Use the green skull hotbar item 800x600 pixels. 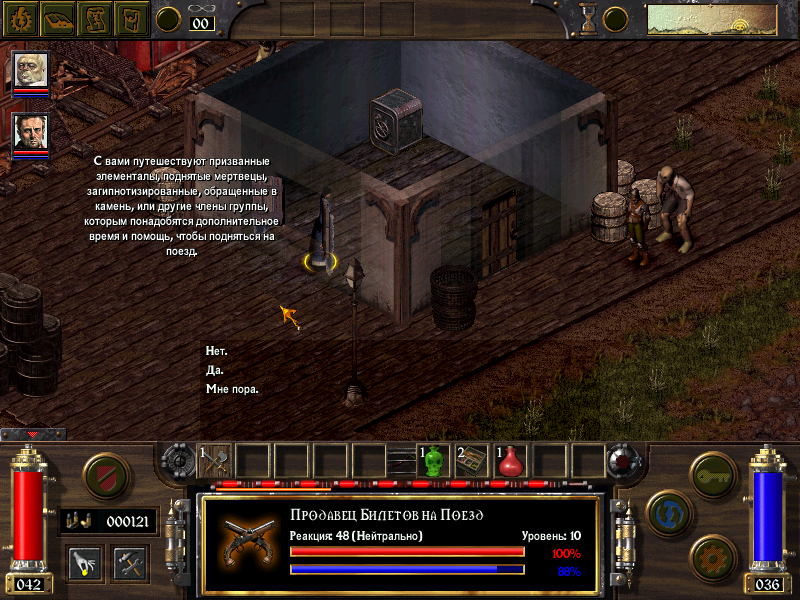pos(434,461)
